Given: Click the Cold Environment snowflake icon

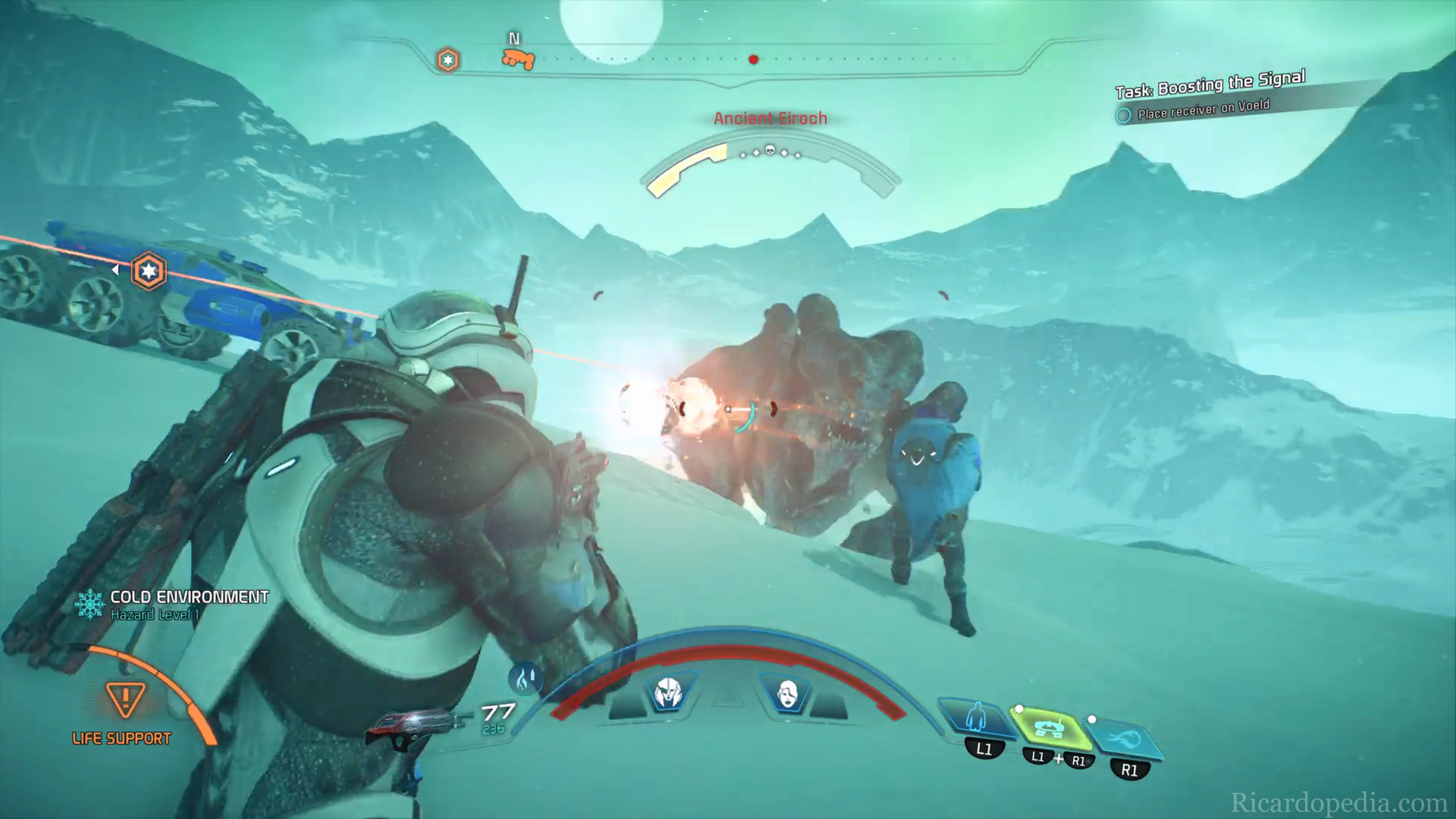Looking at the screenshot, I should (x=90, y=604).
